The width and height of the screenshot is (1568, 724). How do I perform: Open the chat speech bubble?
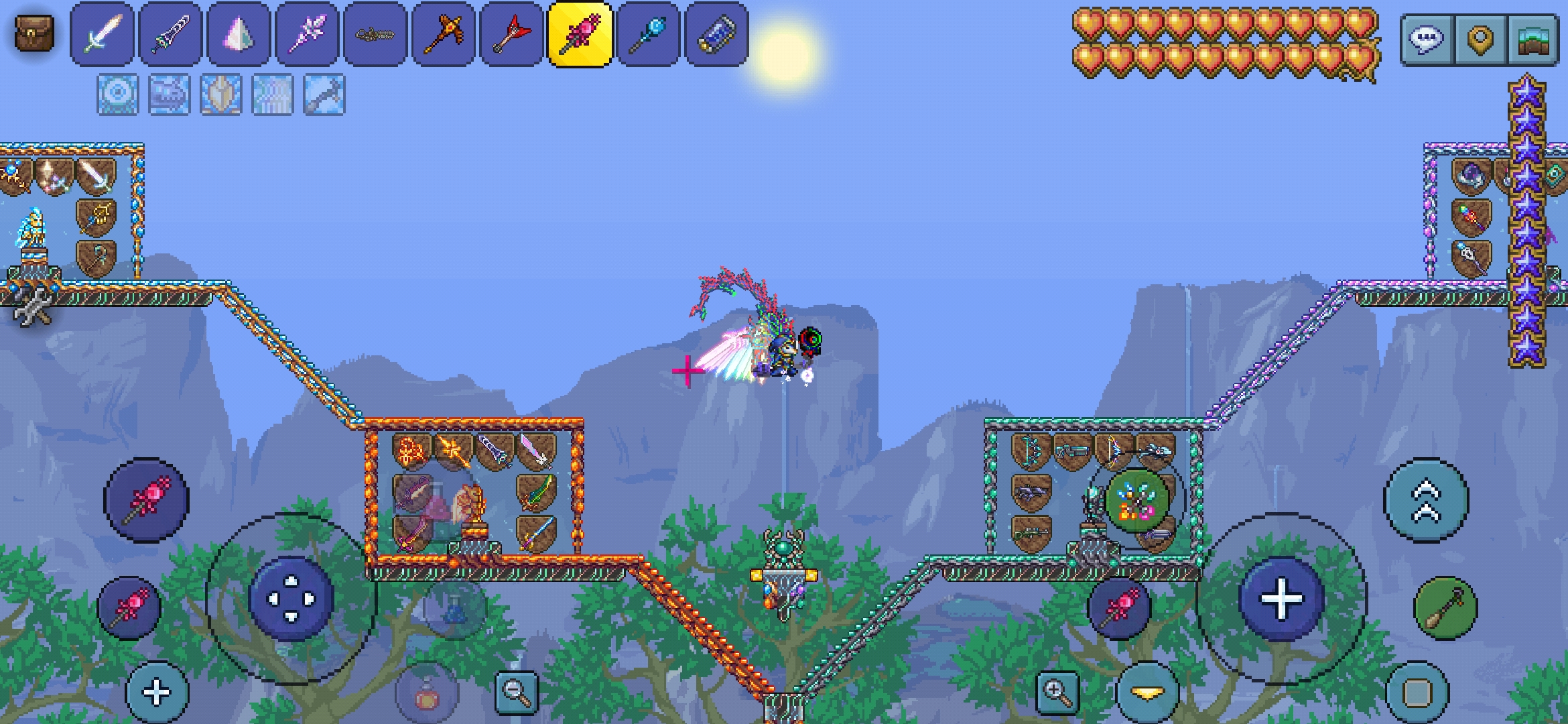pos(1427,39)
